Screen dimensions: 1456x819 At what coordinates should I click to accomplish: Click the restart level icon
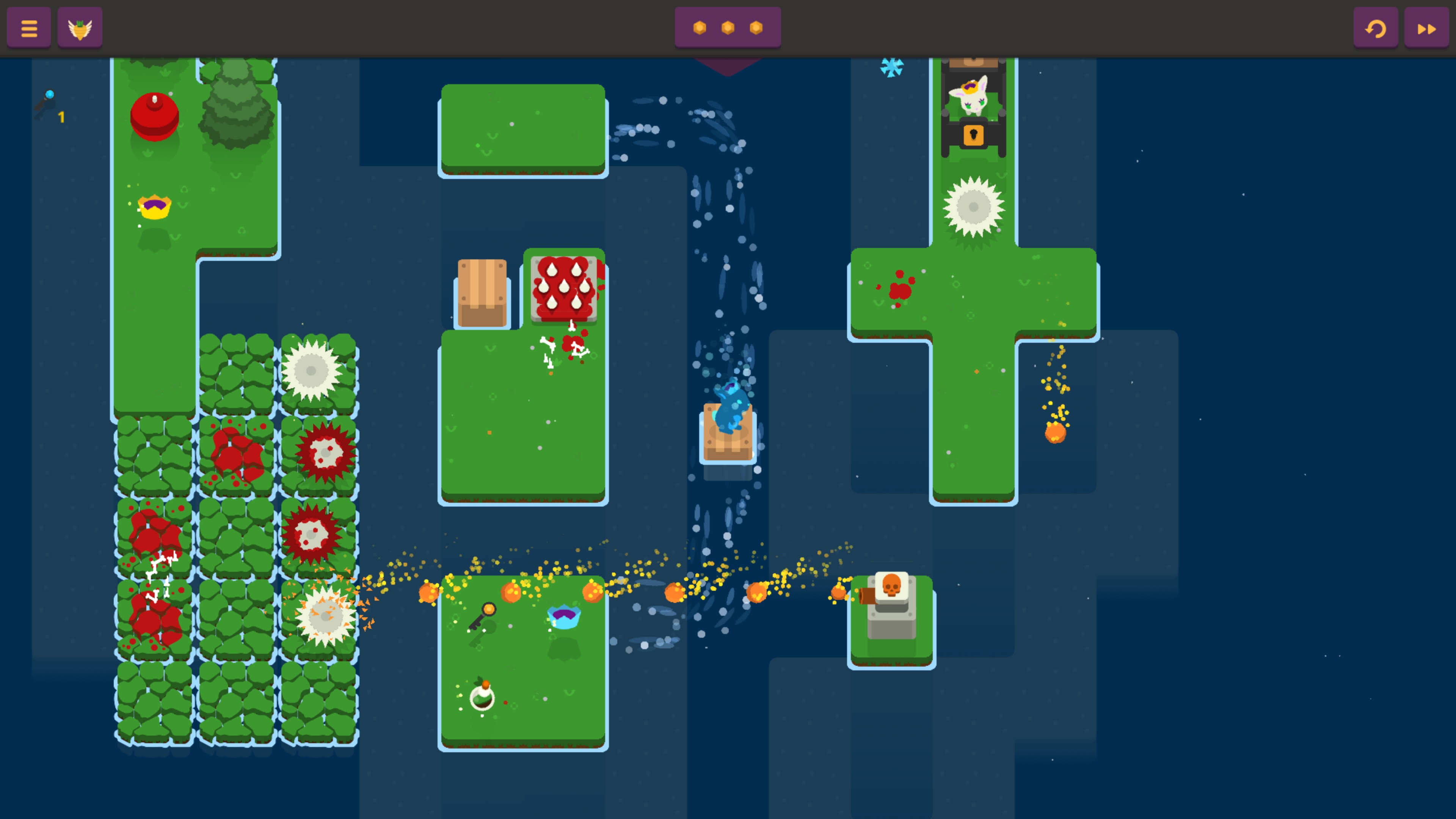pyautogui.click(x=1376, y=27)
